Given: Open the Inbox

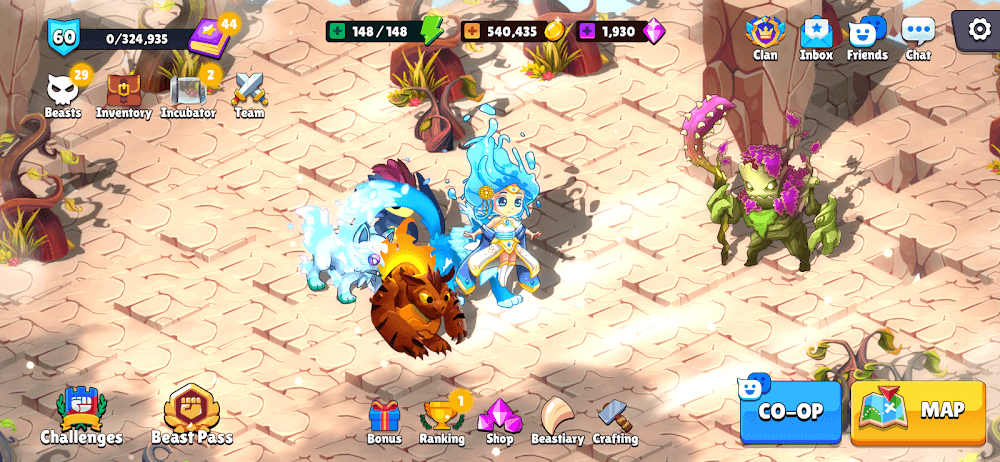Looking at the screenshot, I should (x=816, y=37).
